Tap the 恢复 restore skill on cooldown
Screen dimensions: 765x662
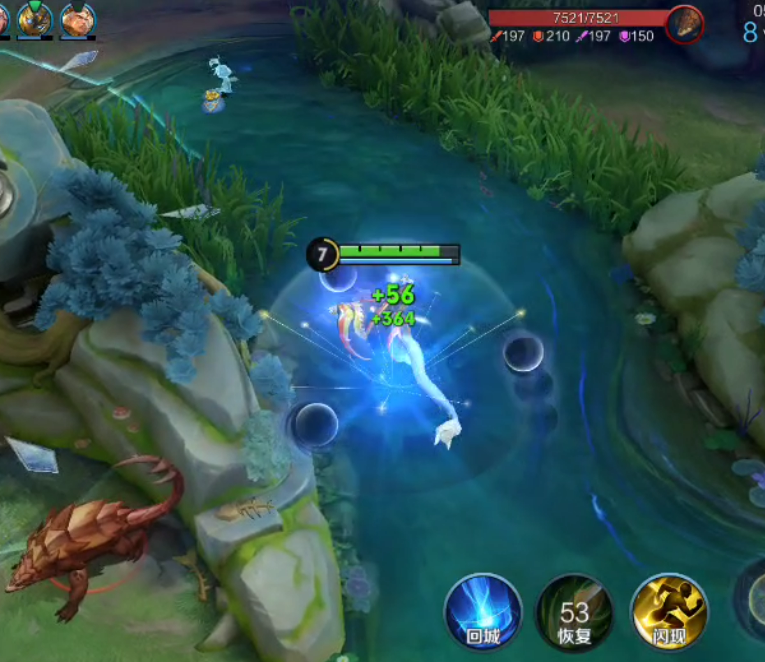pos(574,612)
